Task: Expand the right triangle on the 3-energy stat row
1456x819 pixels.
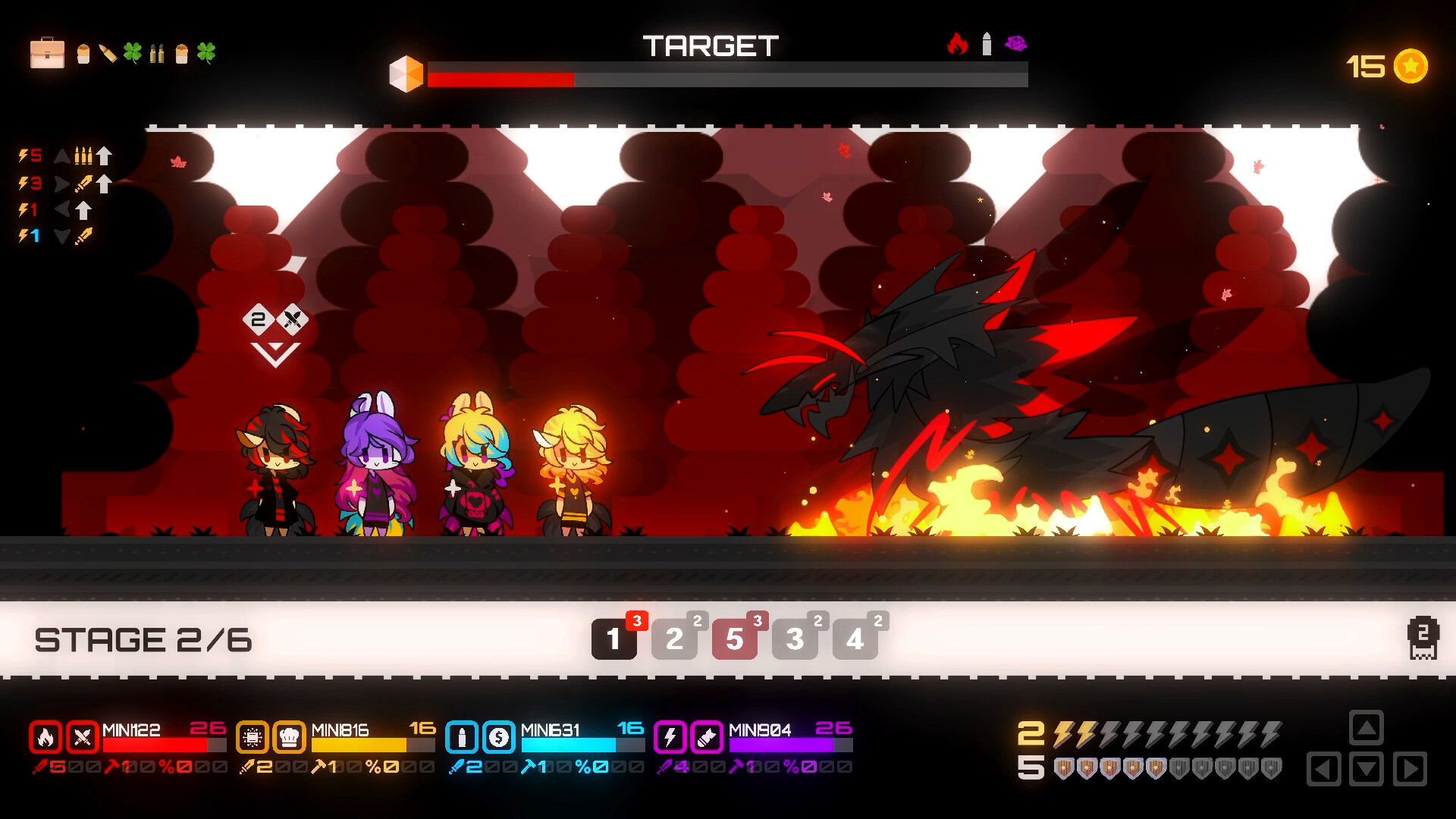Action: 62,184
